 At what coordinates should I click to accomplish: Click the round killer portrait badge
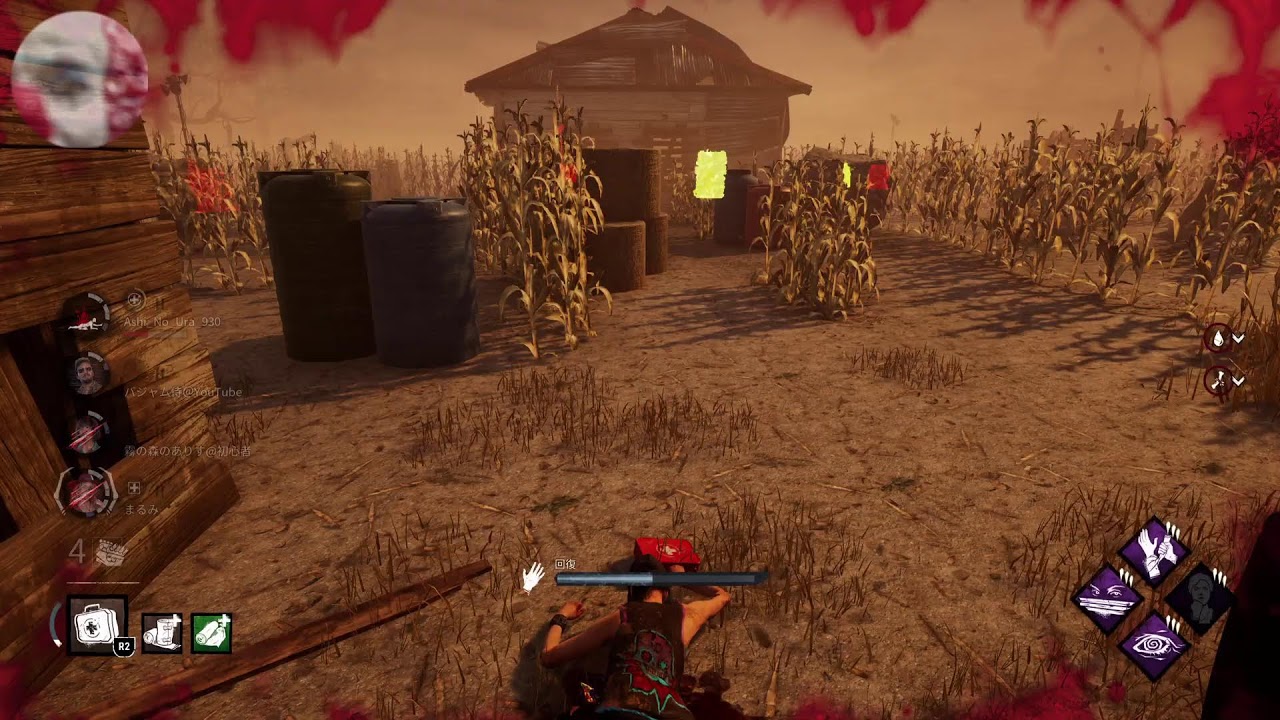(82, 80)
